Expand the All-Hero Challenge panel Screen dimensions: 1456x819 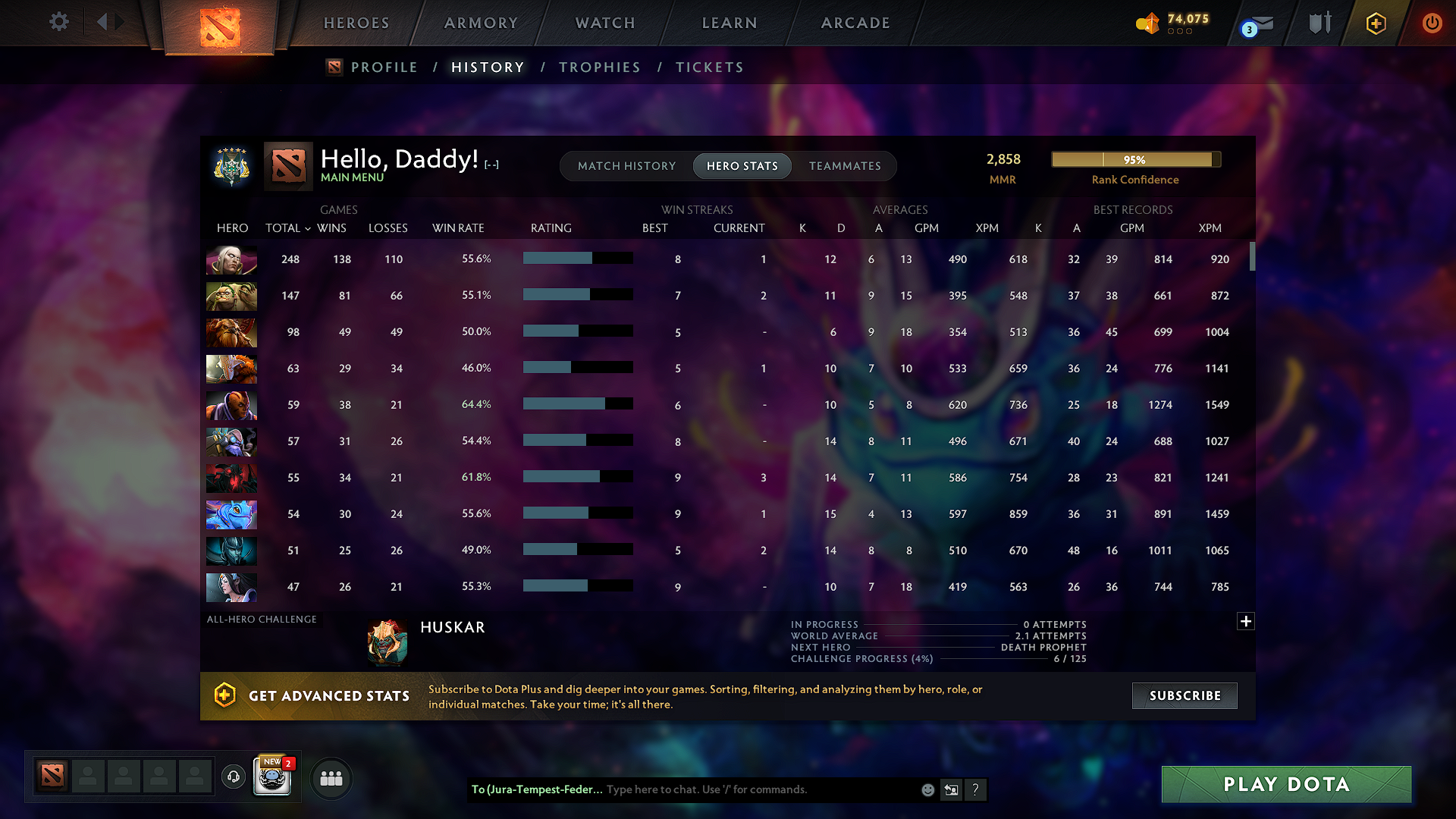(x=1246, y=620)
